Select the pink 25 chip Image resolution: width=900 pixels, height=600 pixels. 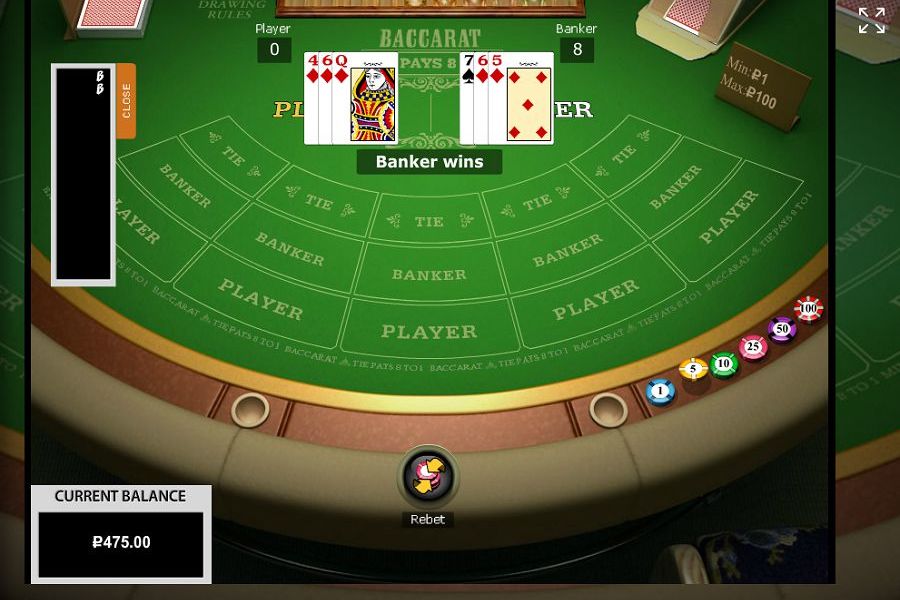(752, 347)
